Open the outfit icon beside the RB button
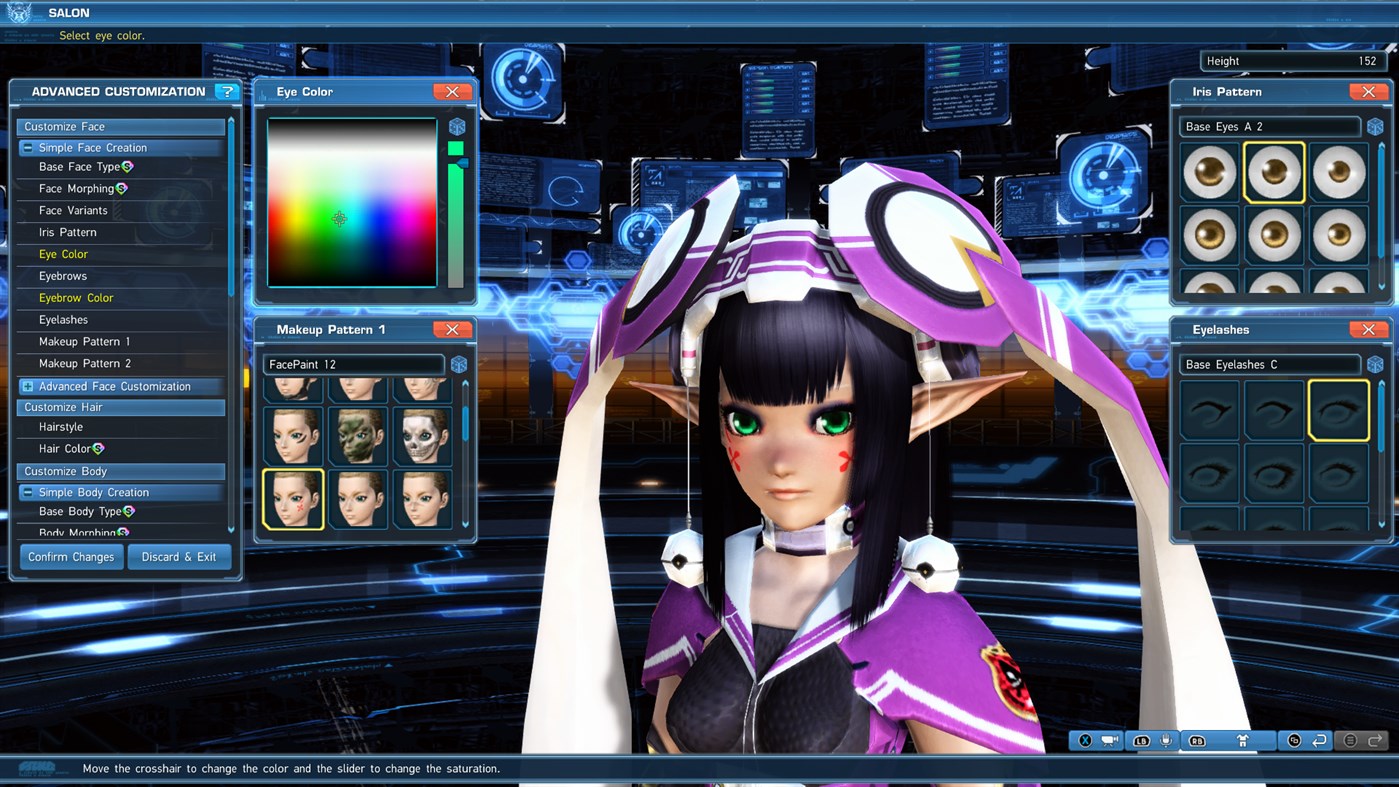Screen dimensions: 1399x787 [x=1242, y=740]
